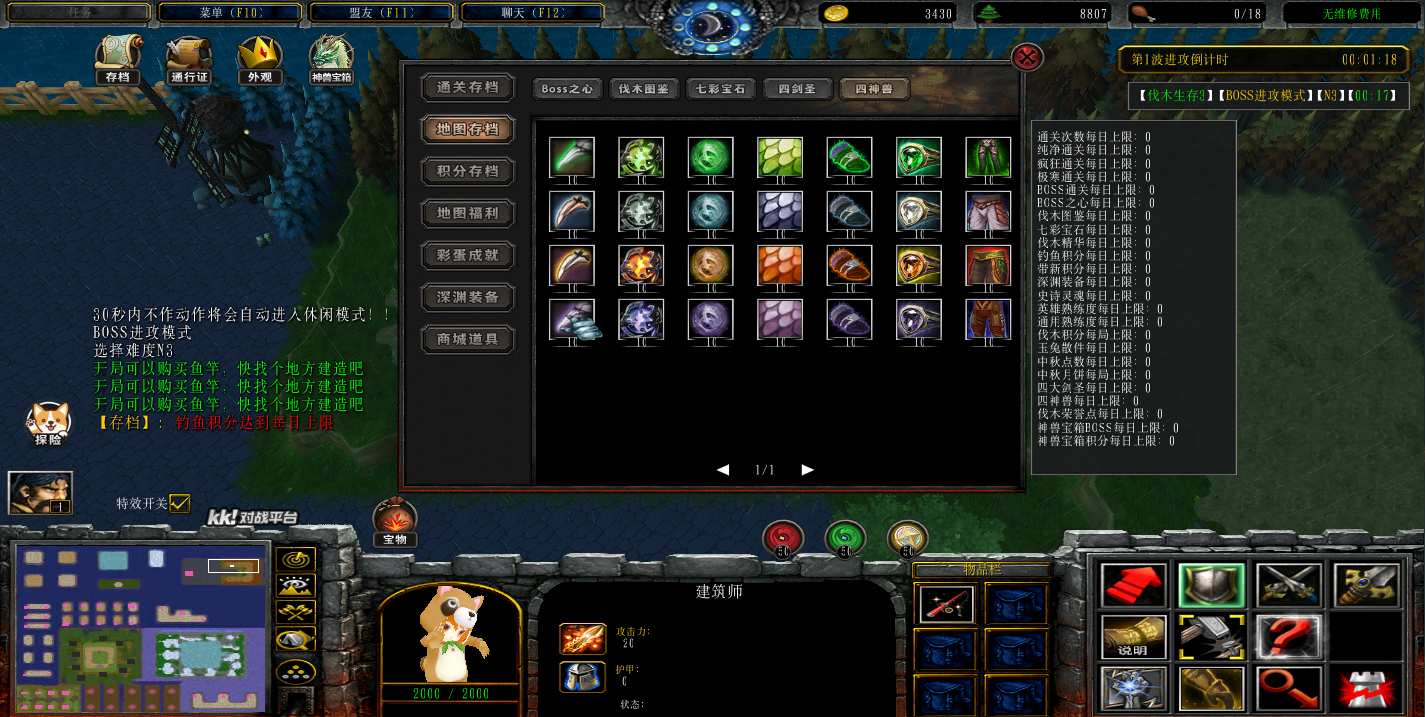Select the 深渊装备 section
Viewport: 1425px width, 717px height.
[x=468, y=297]
